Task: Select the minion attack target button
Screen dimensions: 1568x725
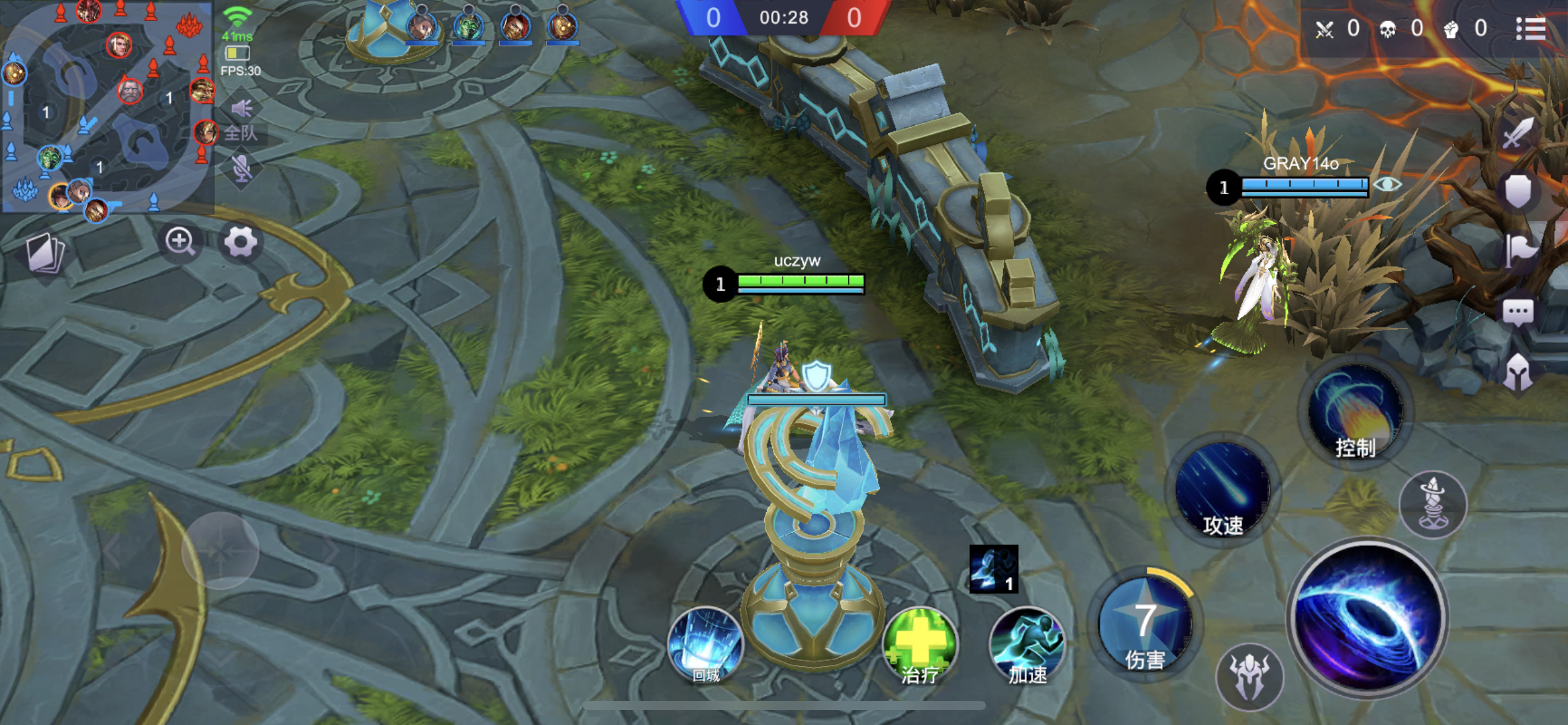Action: click(1250, 677)
